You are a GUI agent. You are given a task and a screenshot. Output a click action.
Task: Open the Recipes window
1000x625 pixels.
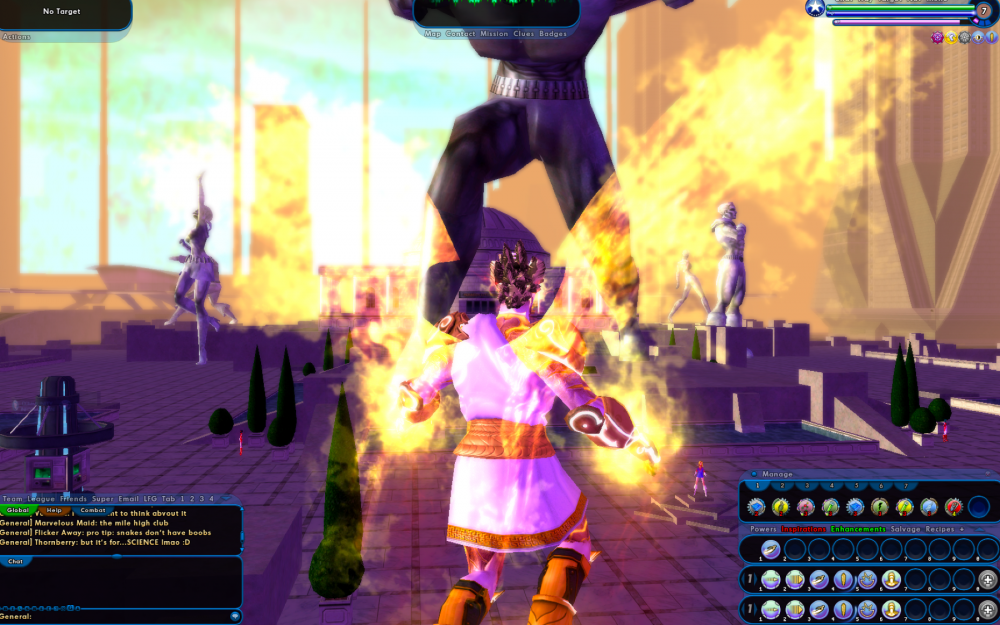pyautogui.click(x=942, y=529)
